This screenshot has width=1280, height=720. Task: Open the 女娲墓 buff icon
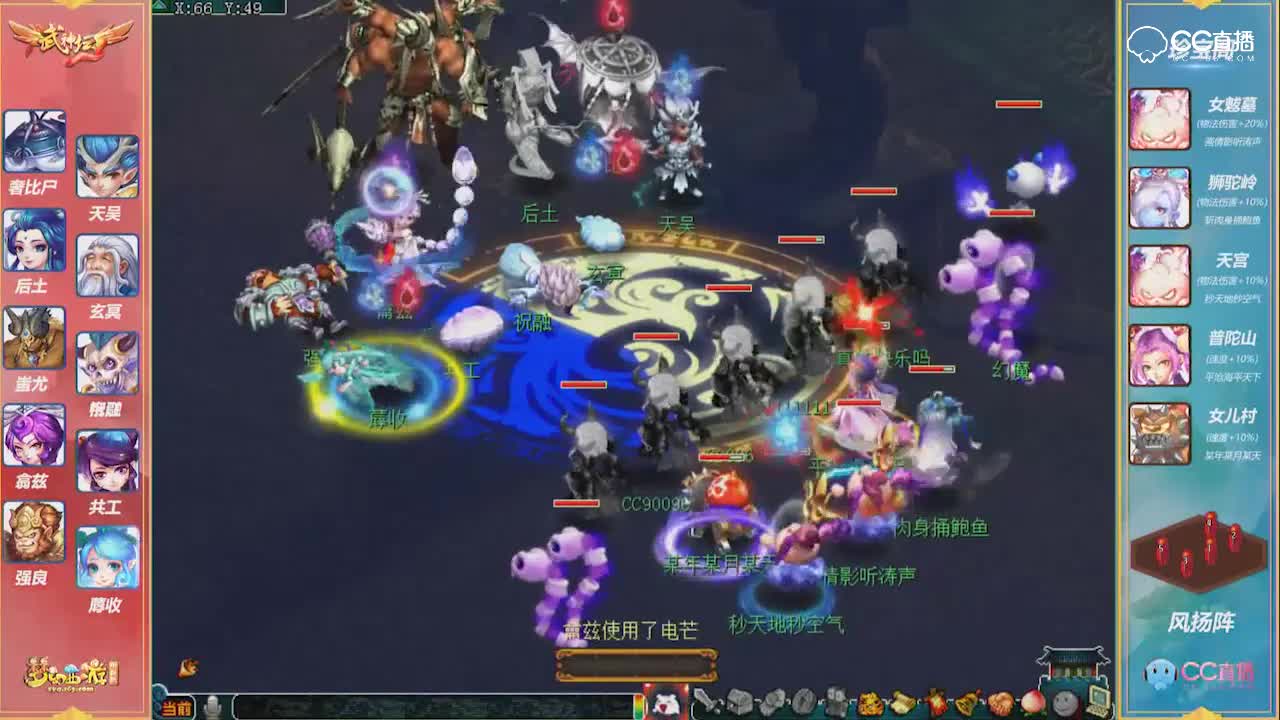1160,118
